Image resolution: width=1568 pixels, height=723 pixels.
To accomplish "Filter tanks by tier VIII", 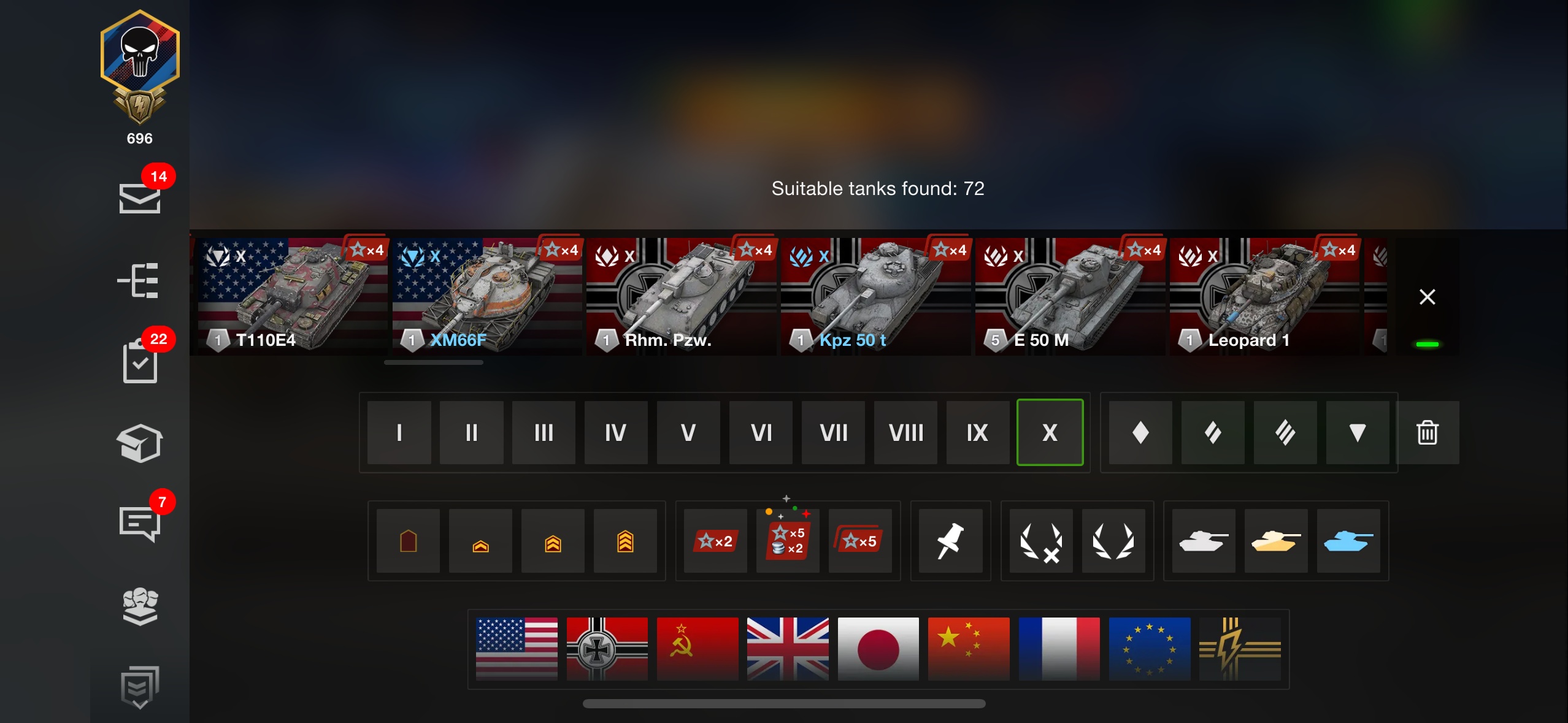I will point(905,433).
